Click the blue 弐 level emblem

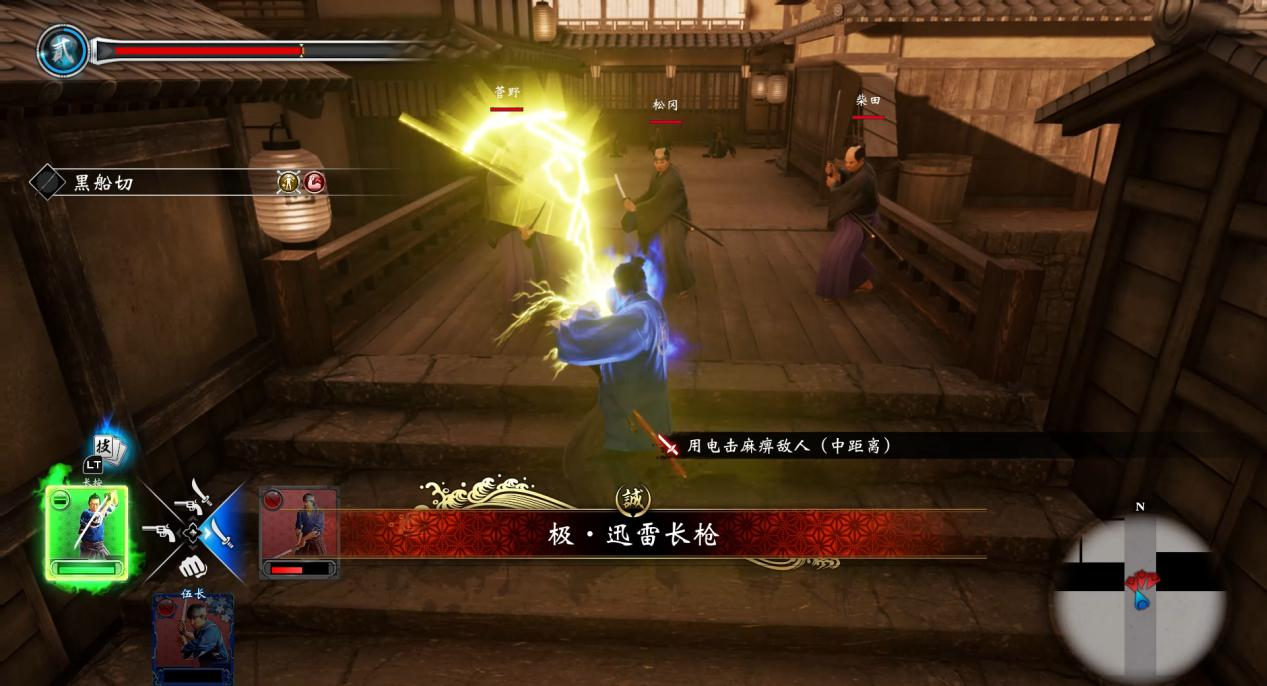click(63, 50)
